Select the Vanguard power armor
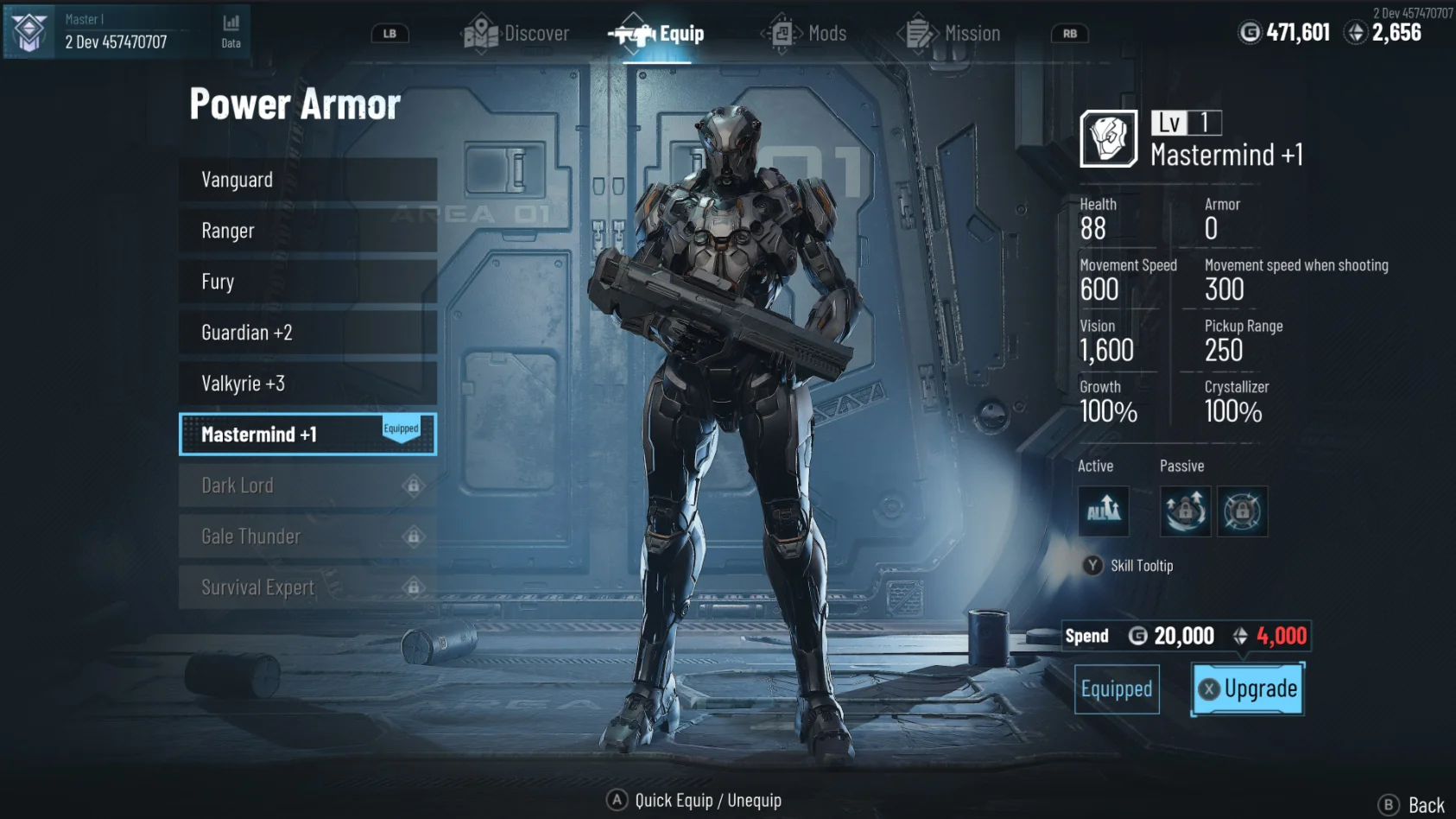Screen dimensions: 1456x819 click(x=307, y=180)
